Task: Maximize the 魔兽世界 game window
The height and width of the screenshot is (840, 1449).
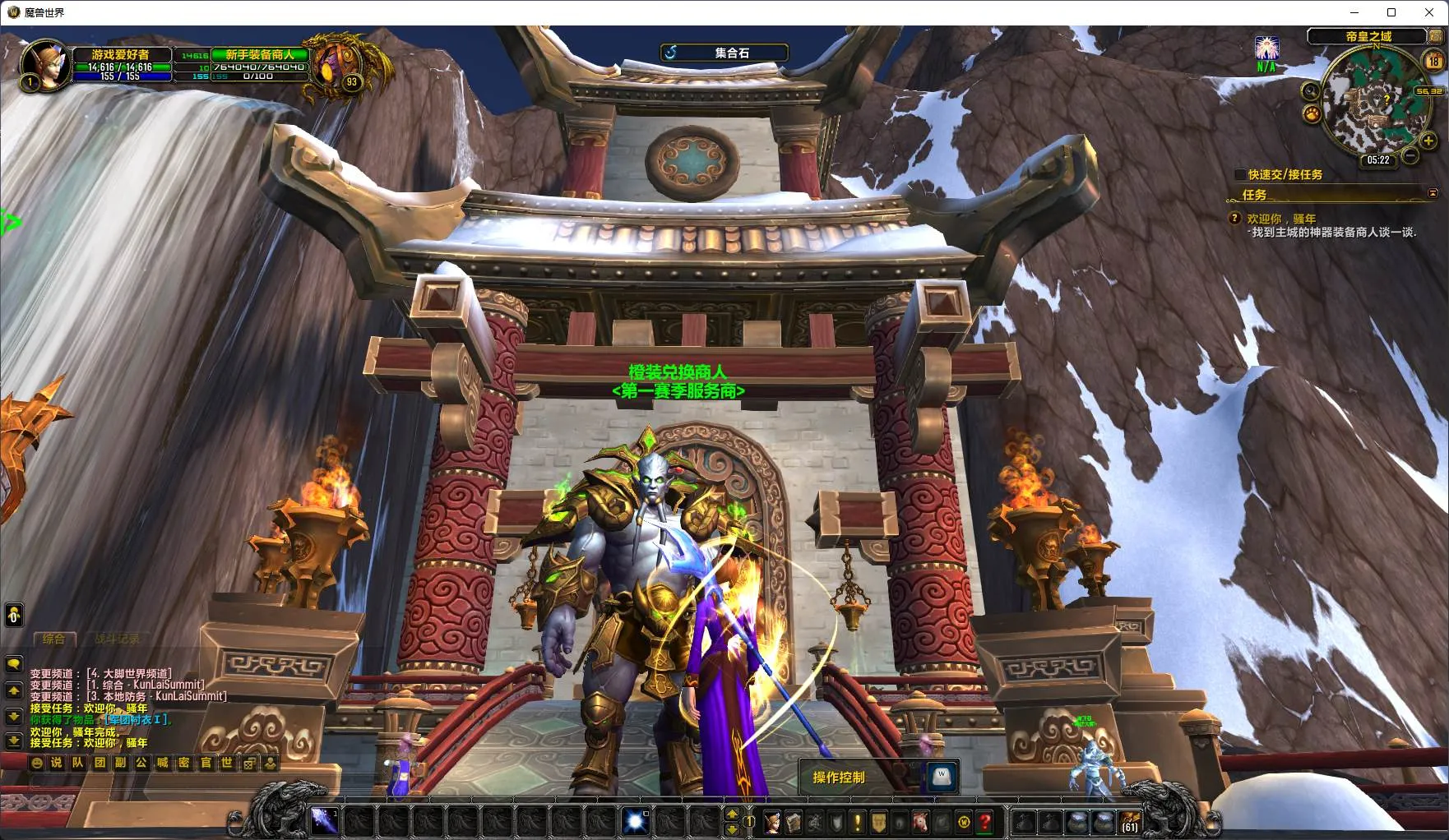Action: [1391, 12]
